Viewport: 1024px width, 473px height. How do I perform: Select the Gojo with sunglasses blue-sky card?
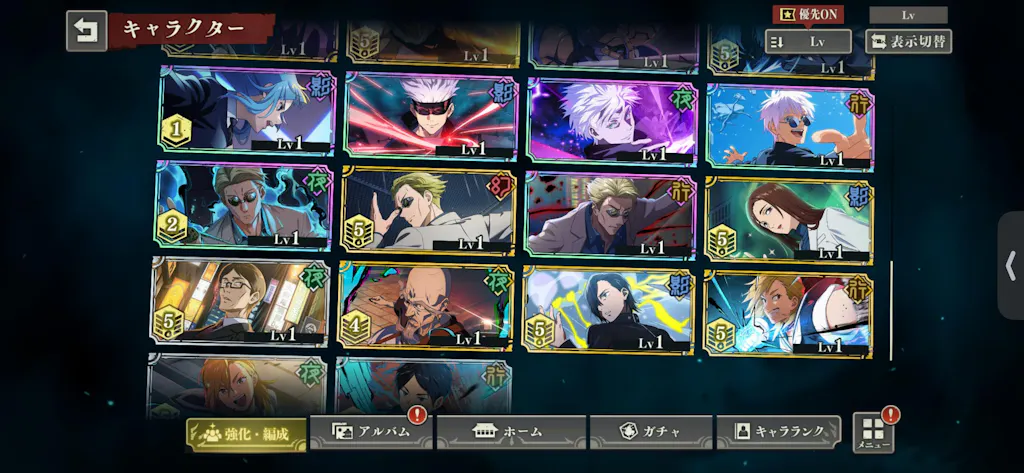789,126
